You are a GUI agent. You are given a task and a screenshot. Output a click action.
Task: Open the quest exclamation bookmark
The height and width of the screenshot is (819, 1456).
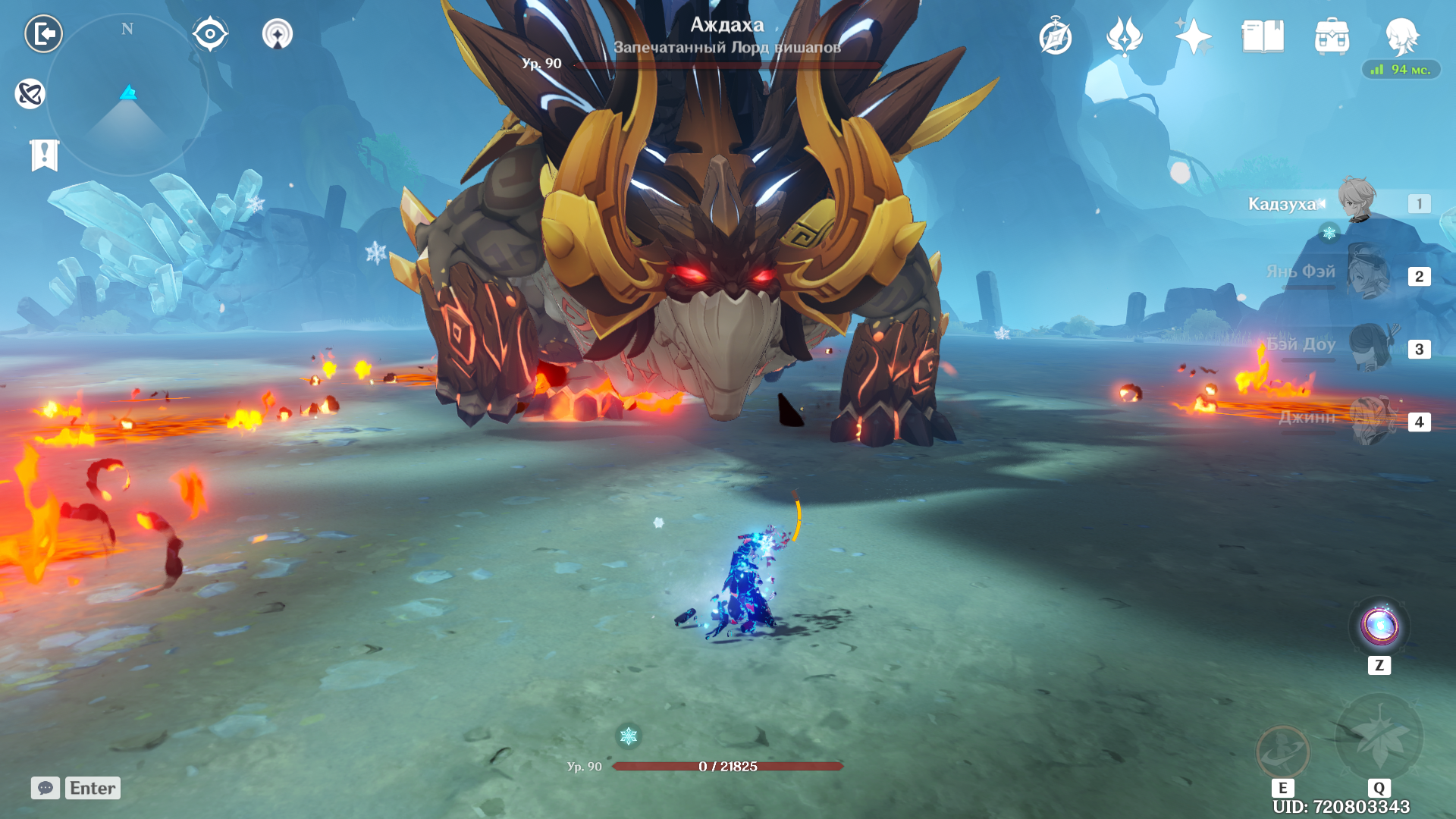click(45, 155)
